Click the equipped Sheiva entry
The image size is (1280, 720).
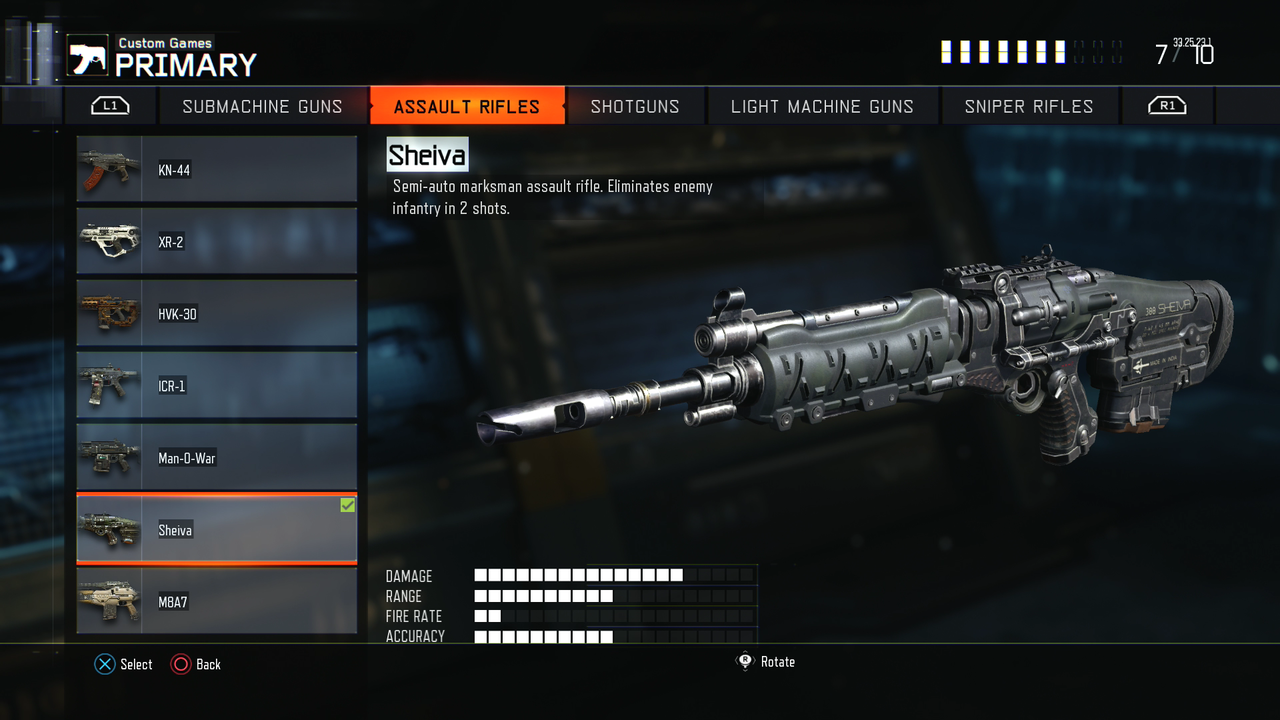pos(217,530)
